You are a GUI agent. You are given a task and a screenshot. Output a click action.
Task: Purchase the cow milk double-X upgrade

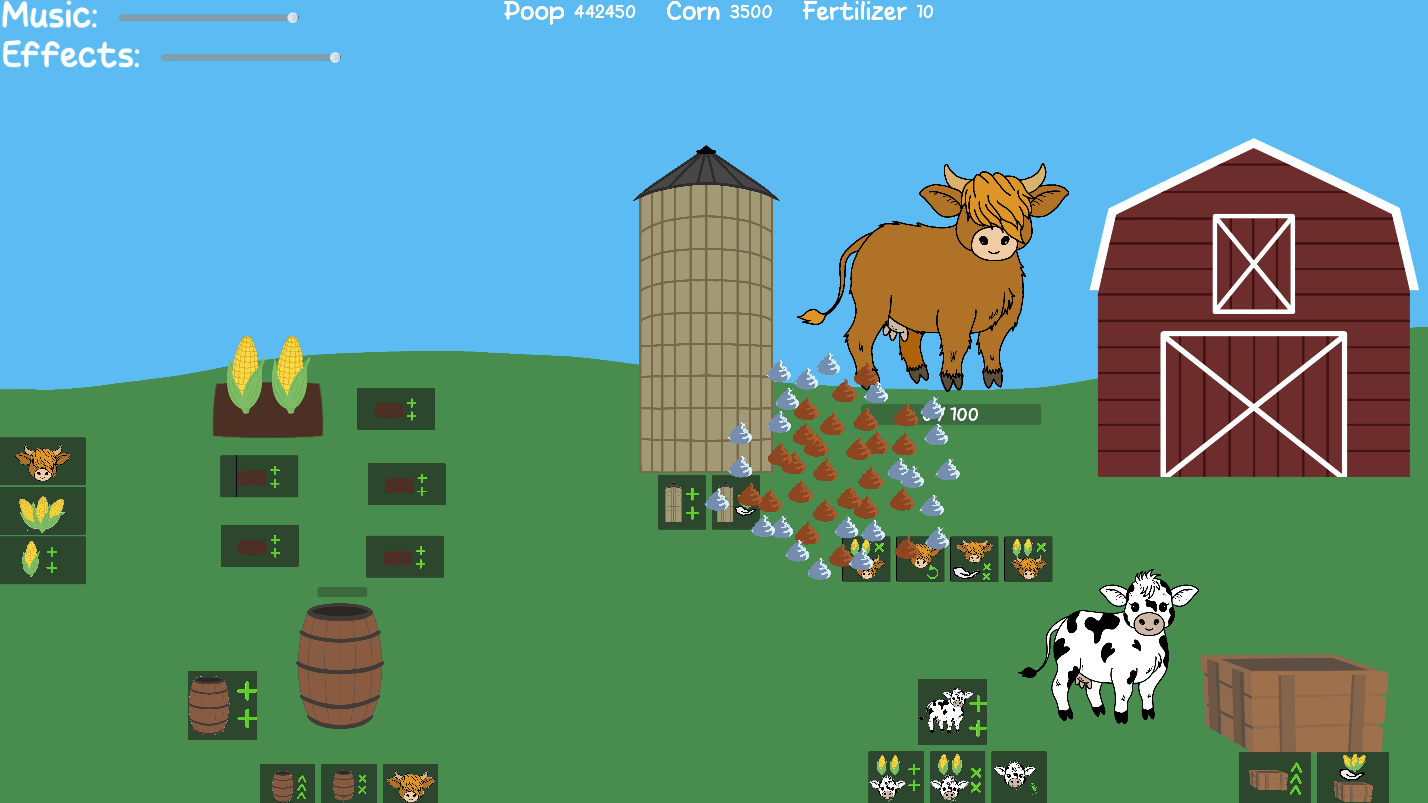[x=975, y=558]
